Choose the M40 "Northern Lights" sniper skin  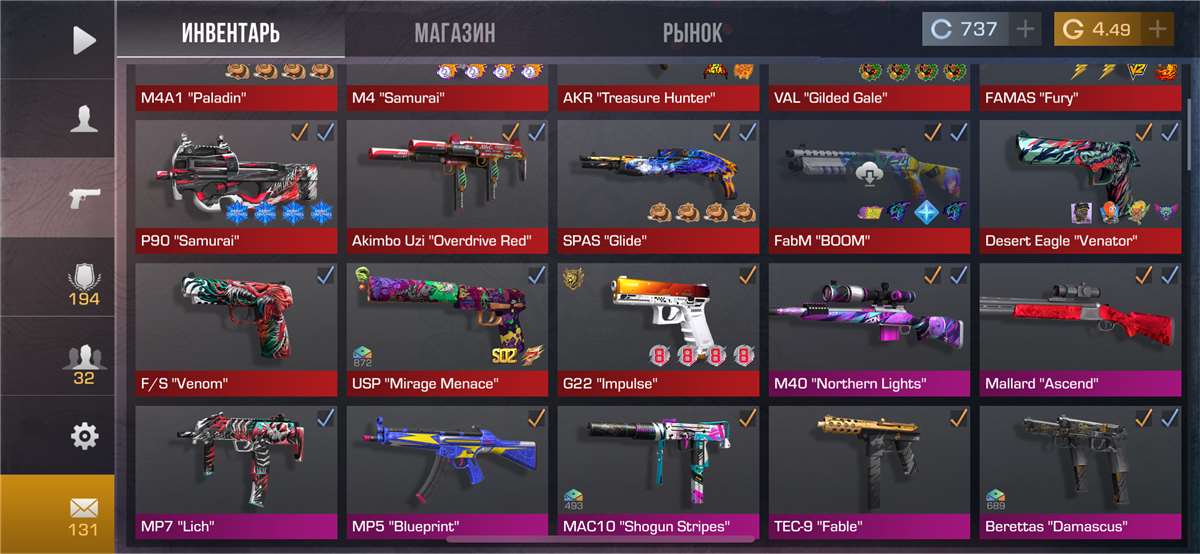point(869,328)
